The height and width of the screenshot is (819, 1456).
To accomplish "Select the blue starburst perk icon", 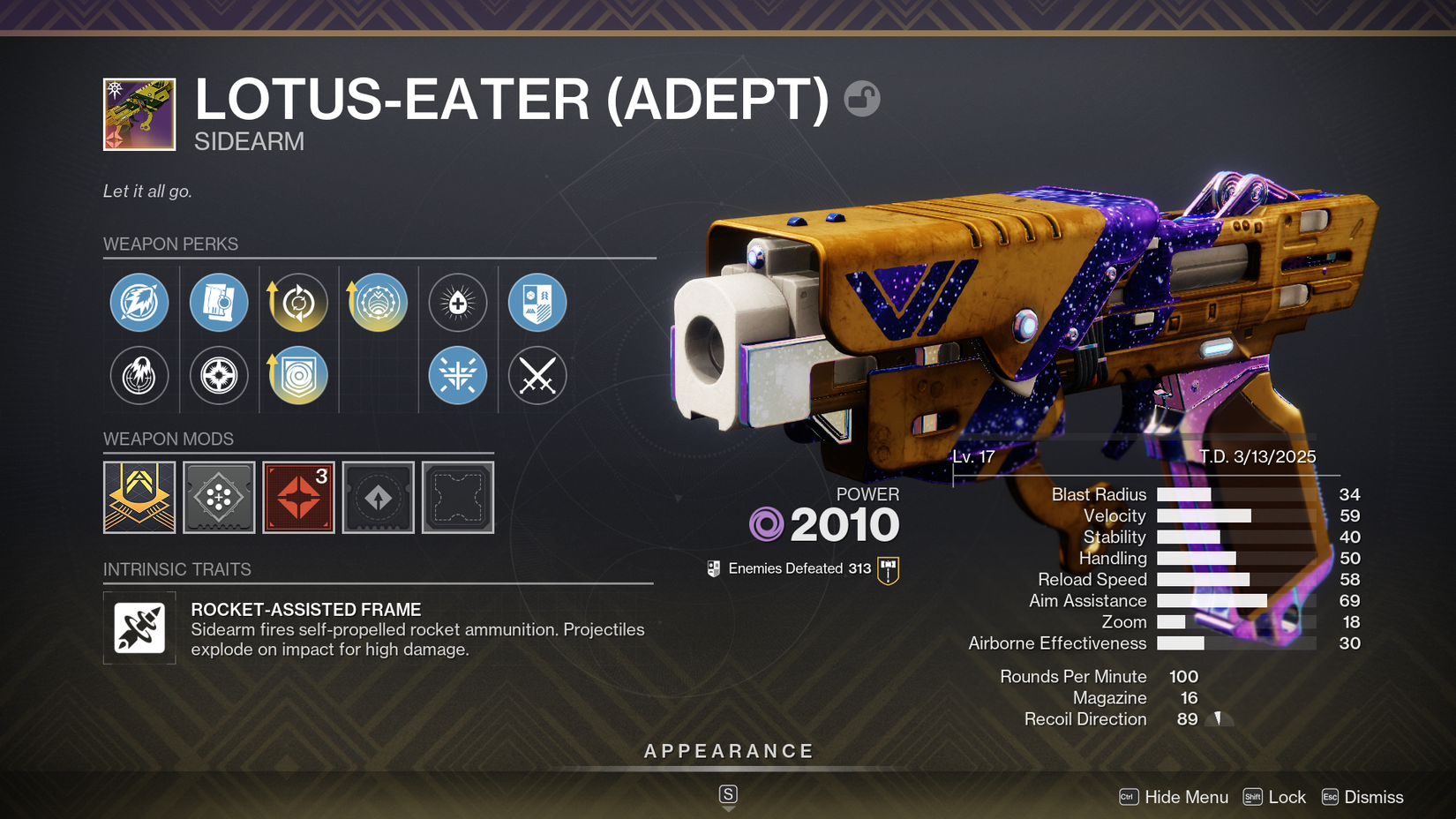I will (457, 376).
